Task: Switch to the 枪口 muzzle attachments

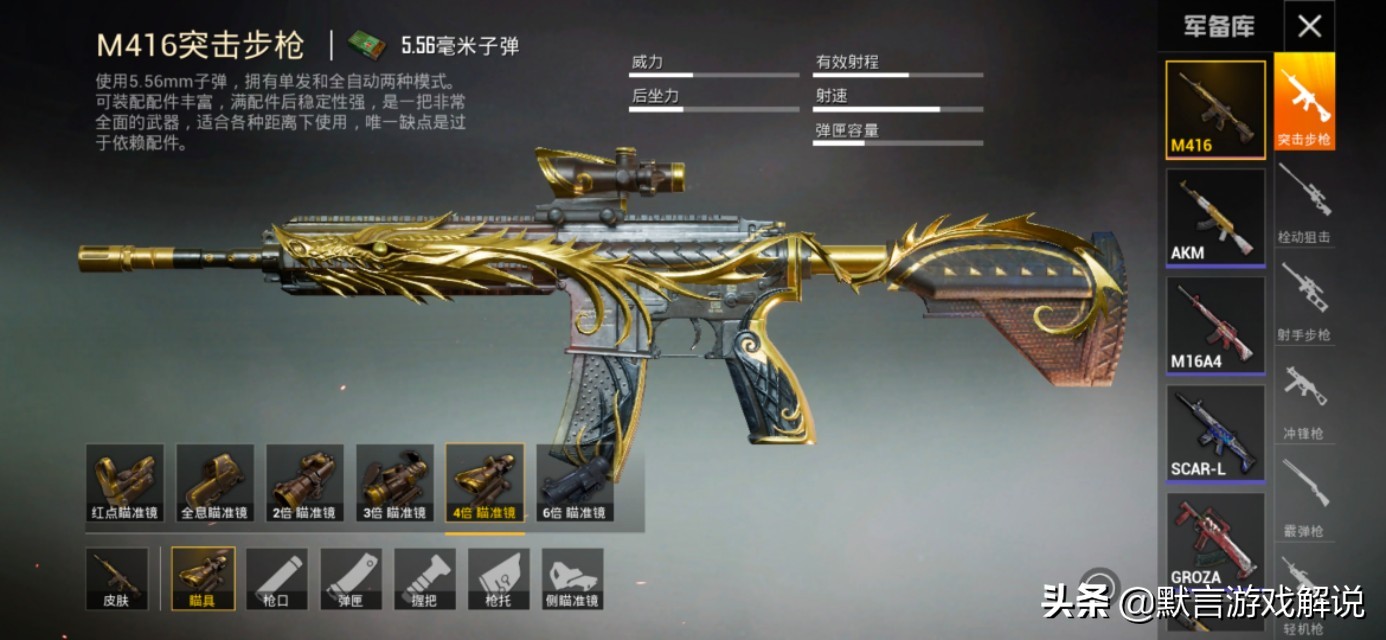Action: tap(277, 578)
